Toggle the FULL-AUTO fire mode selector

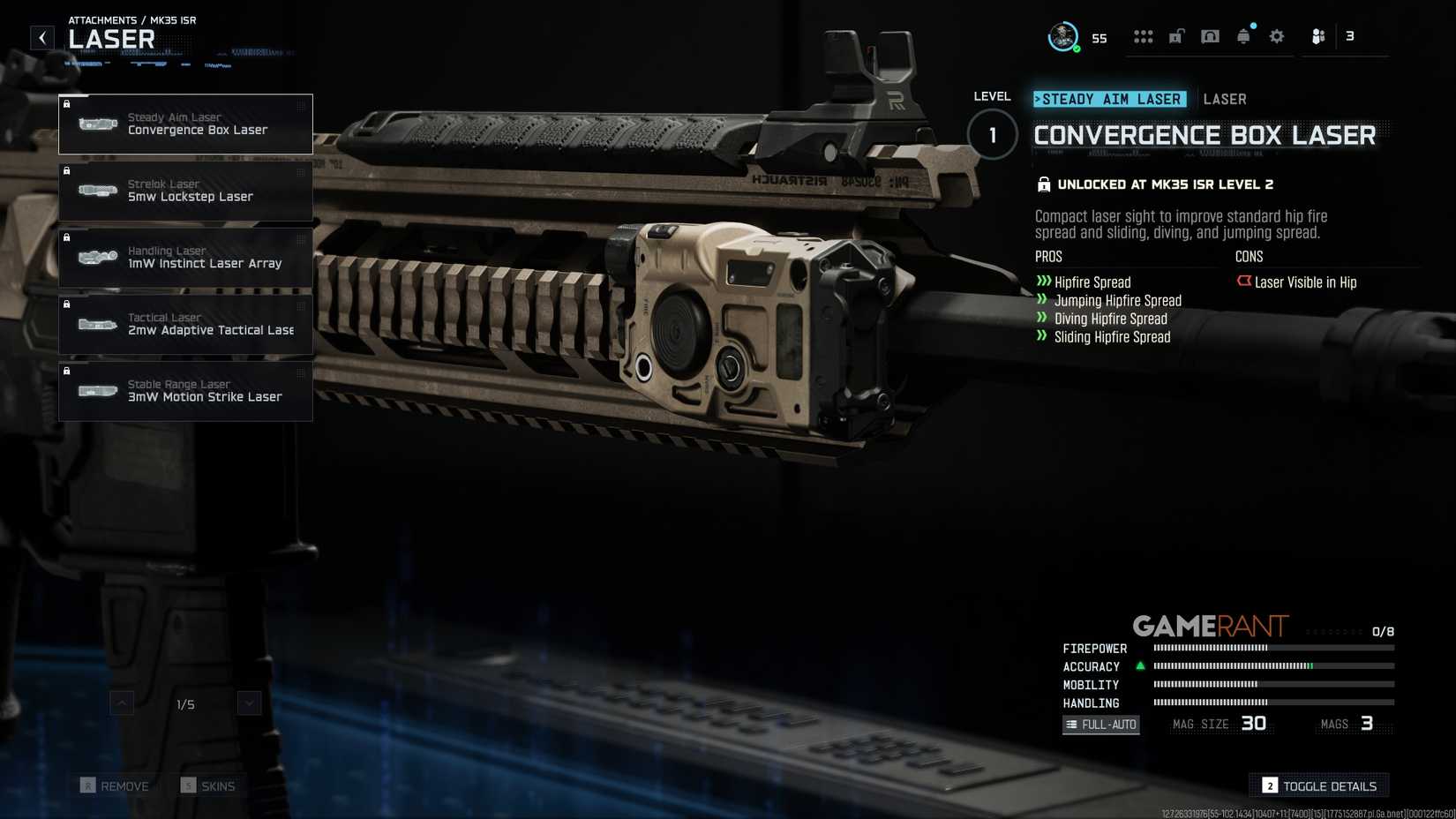click(x=1100, y=725)
